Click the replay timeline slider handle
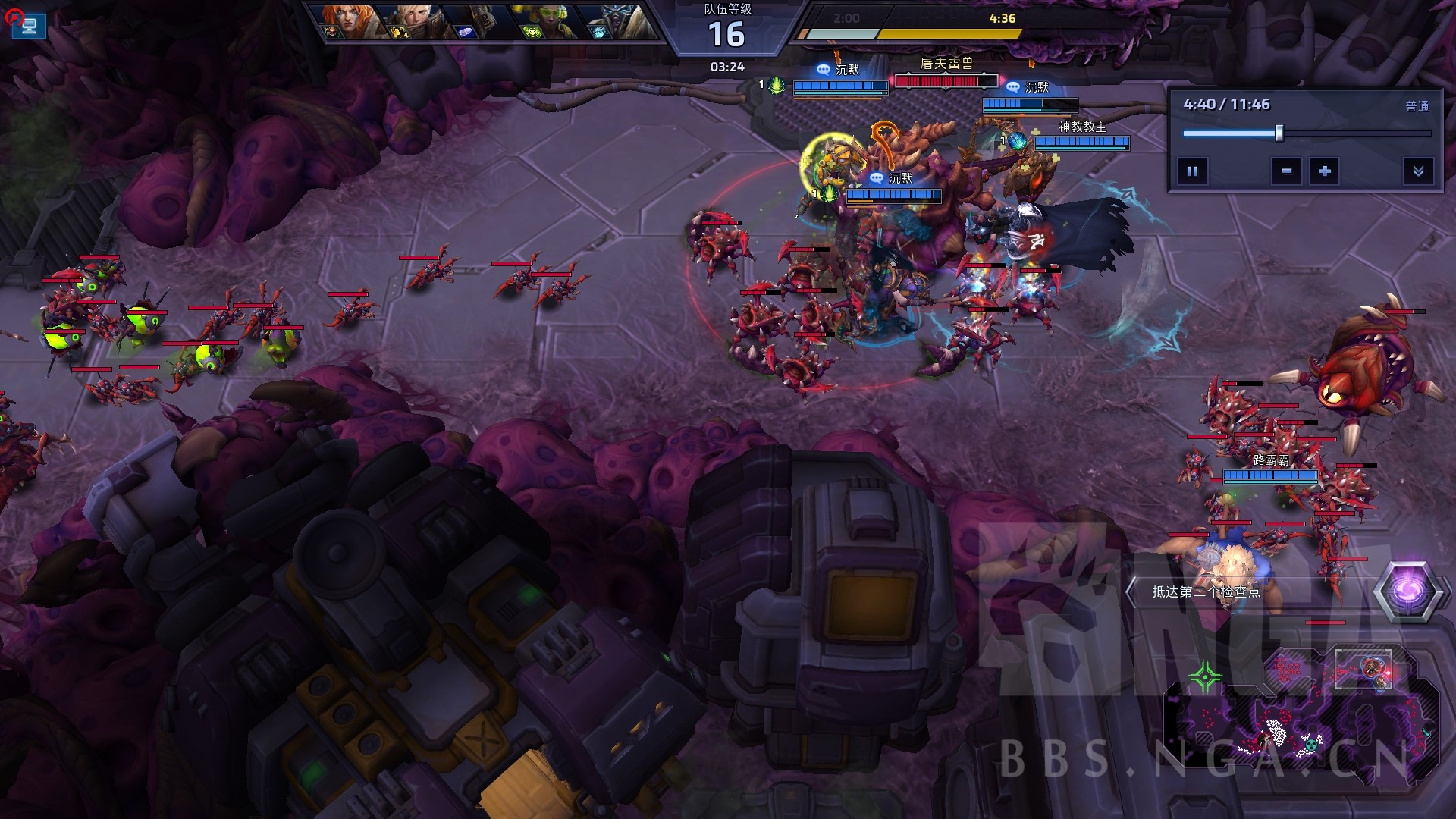 [x=1279, y=133]
